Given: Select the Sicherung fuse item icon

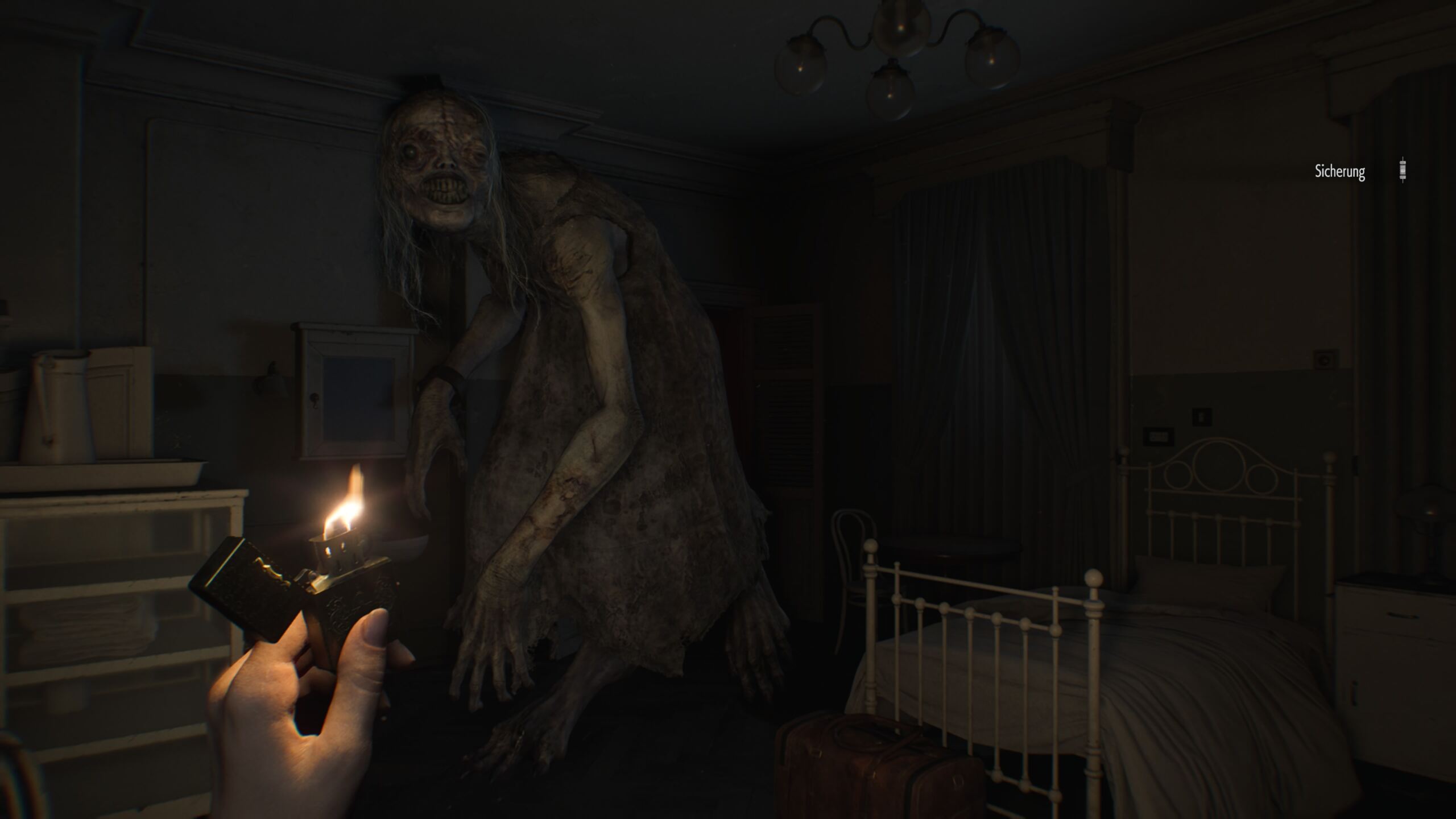Looking at the screenshot, I should [1403, 170].
